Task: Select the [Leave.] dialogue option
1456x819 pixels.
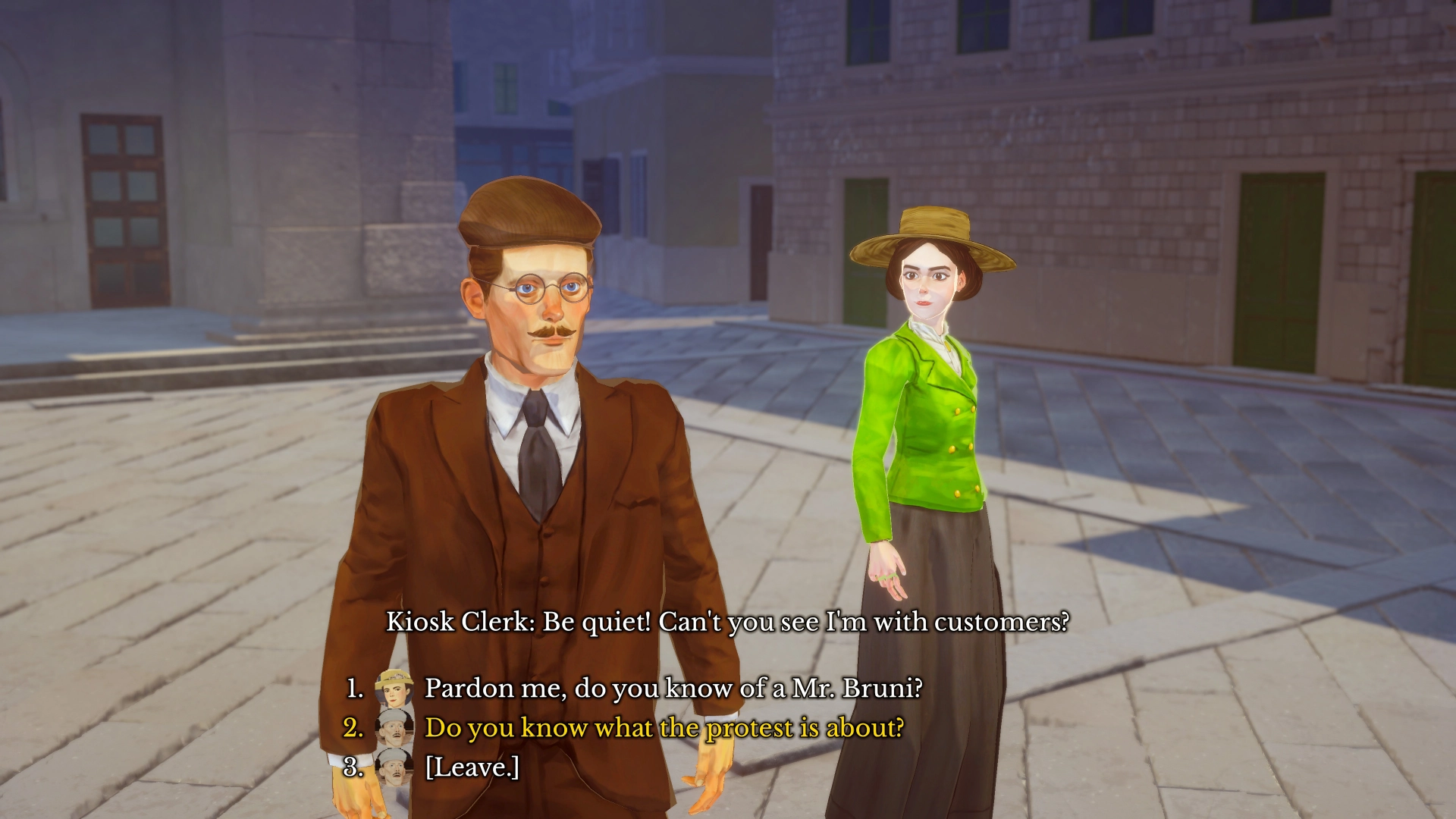Action: pos(472,767)
